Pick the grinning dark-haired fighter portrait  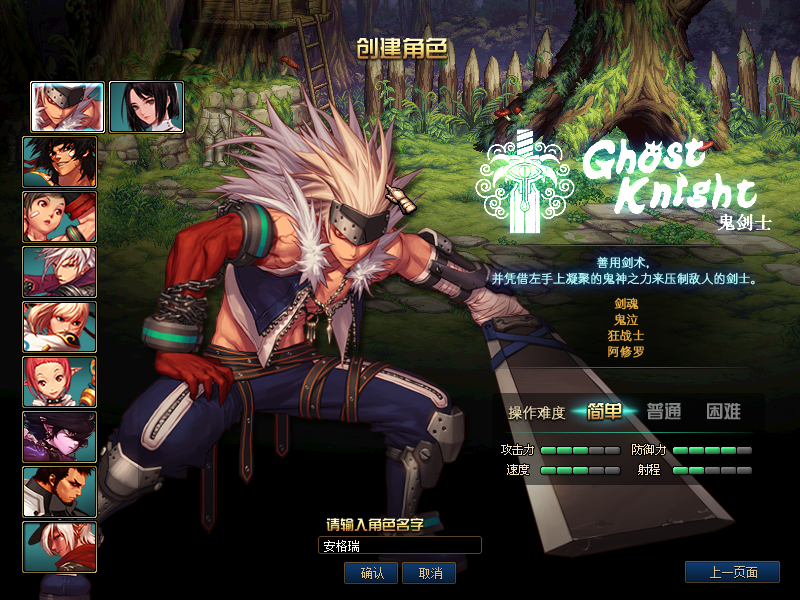(60, 162)
